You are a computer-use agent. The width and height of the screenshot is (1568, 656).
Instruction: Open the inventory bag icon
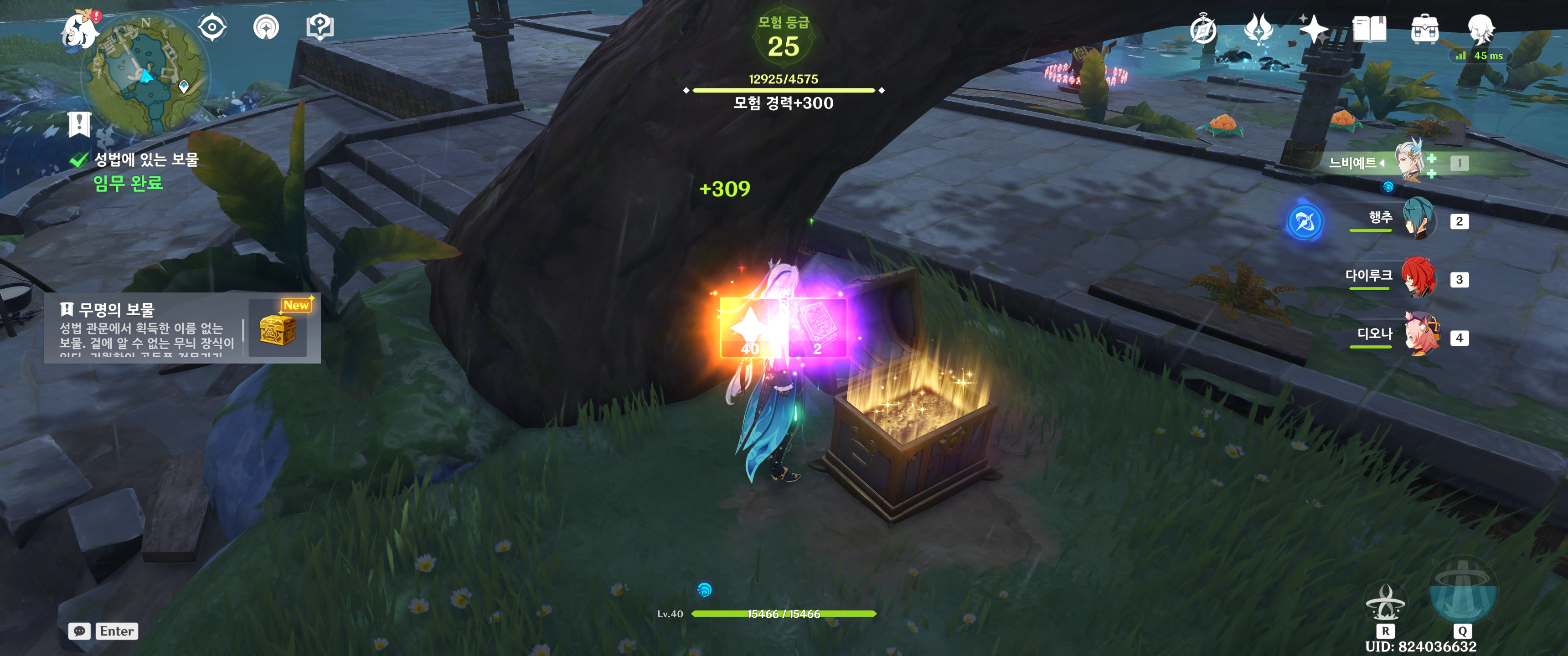click(x=1424, y=29)
